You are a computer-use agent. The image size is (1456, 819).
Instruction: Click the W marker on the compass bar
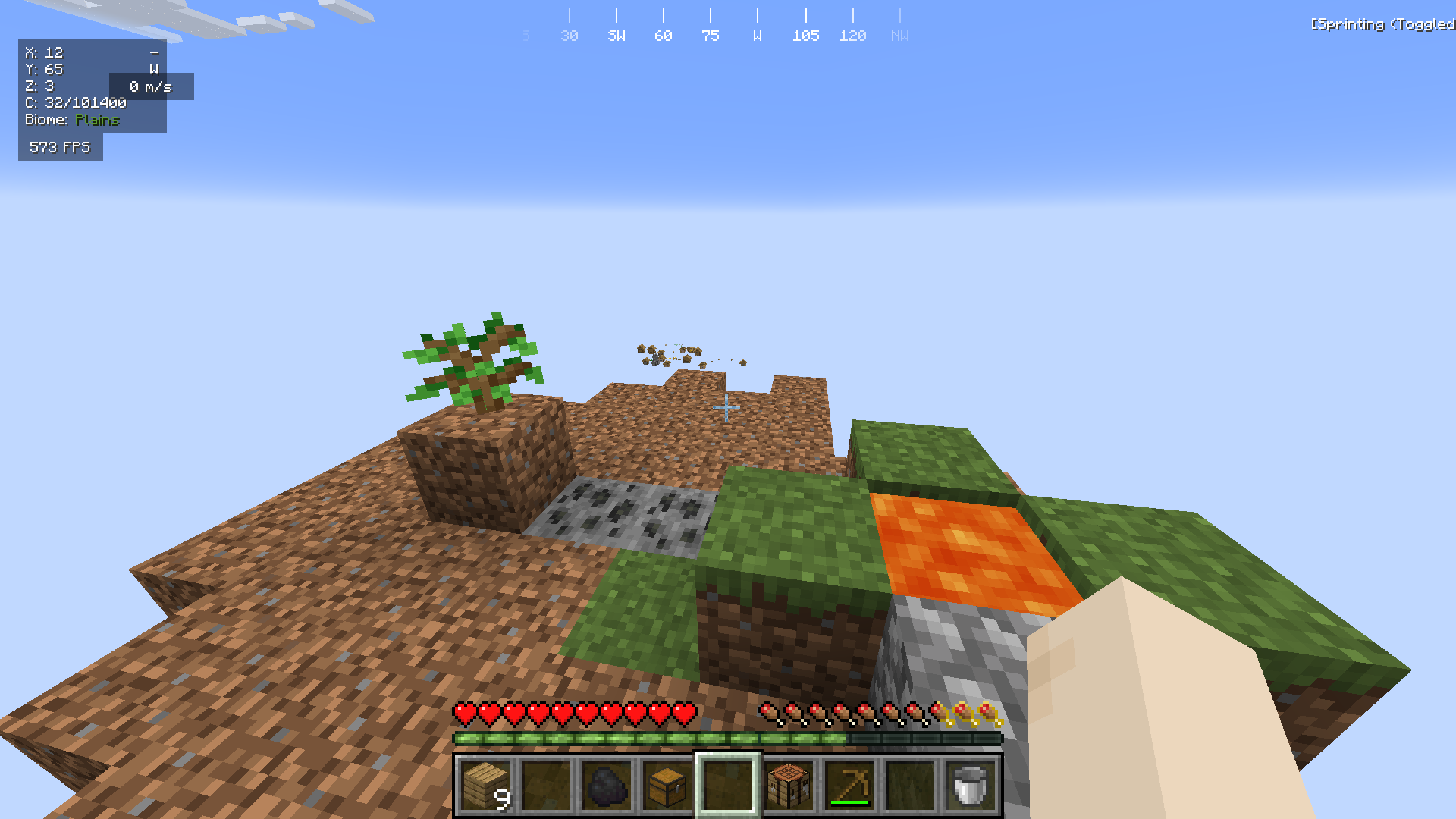tap(757, 35)
